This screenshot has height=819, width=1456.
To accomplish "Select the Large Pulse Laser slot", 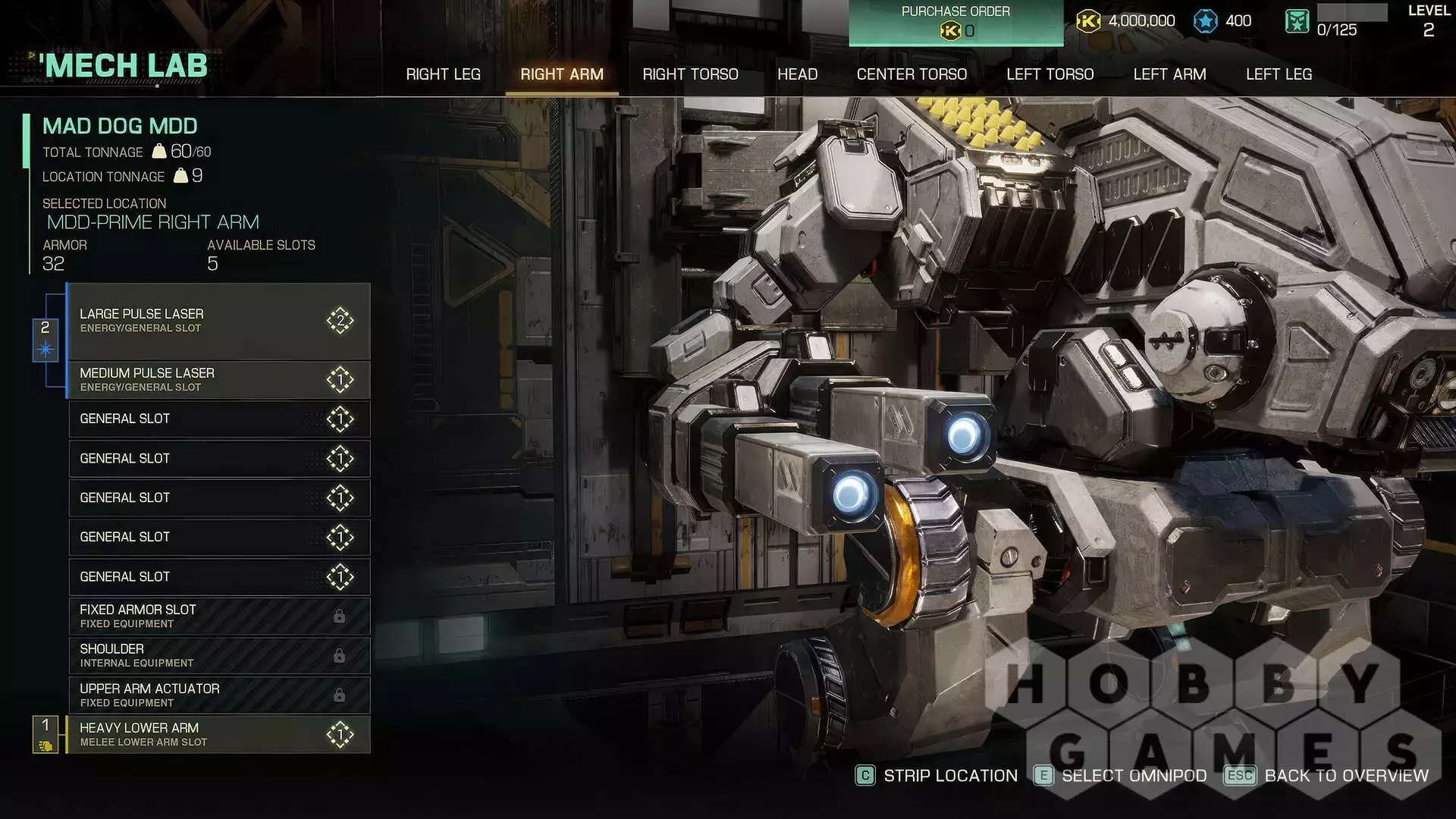I will (218, 321).
